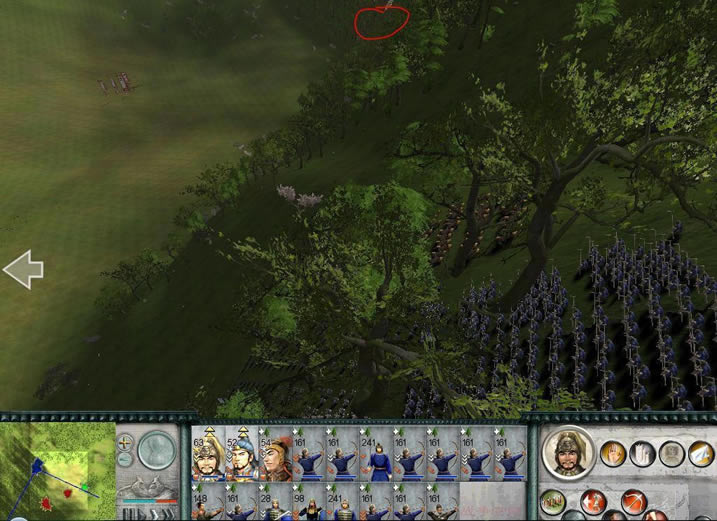Pick the unit card with 28 soldiers

coord(273,504)
